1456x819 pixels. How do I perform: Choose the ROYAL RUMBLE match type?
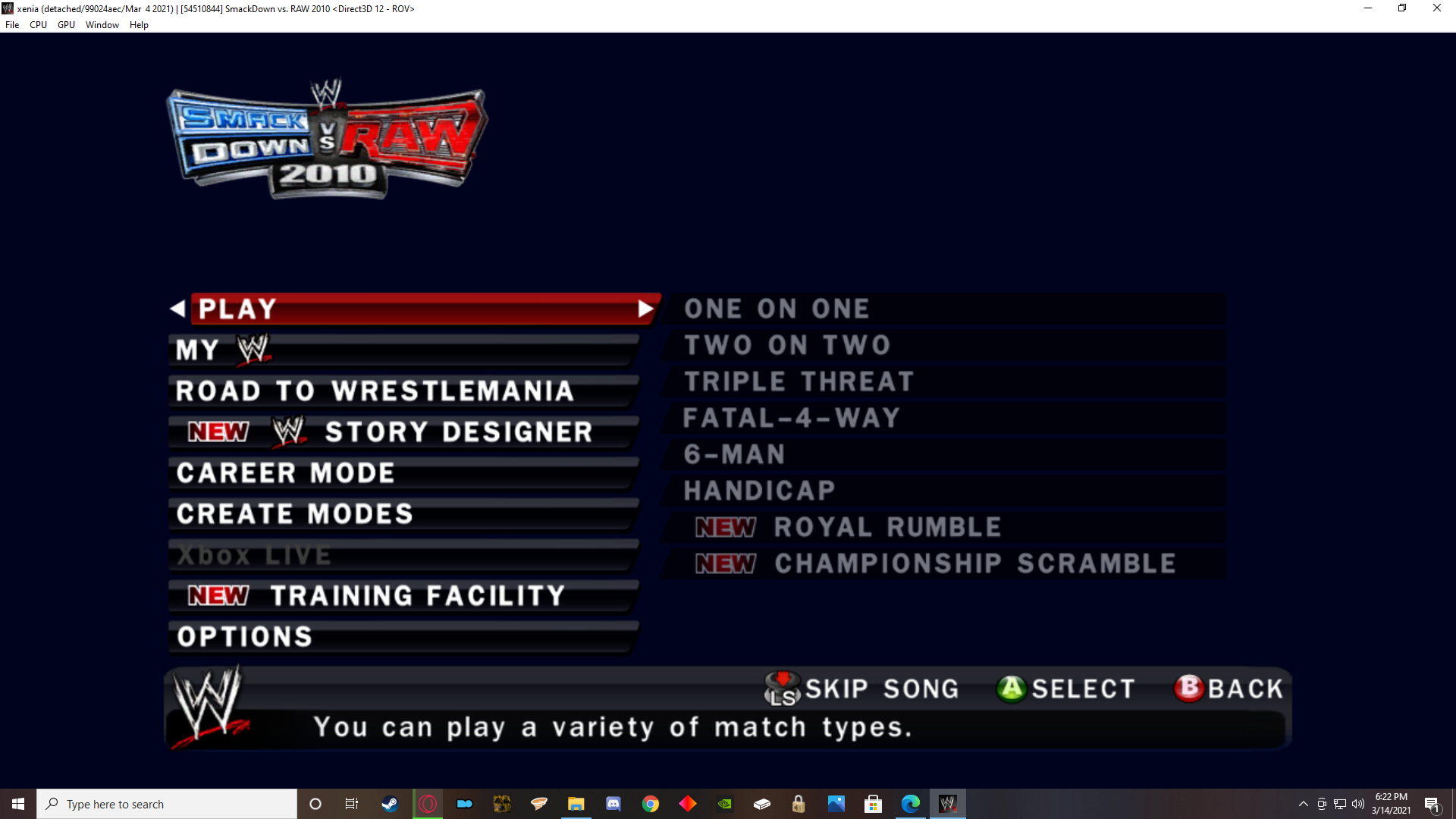click(x=887, y=526)
